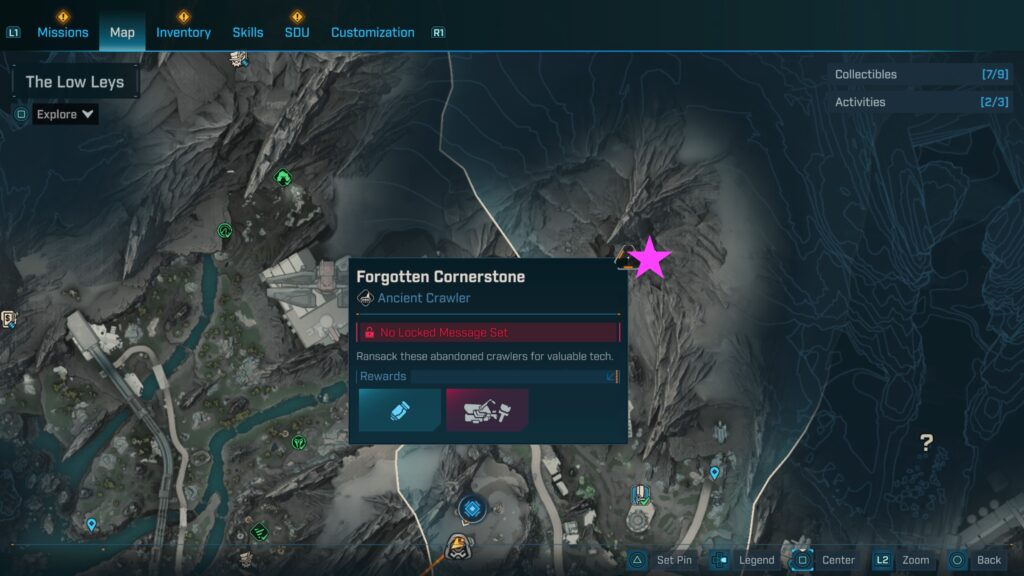Screen dimensions: 1024x576
Task: Select the blue canister reward icon
Action: pyautogui.click(x=400, y=410)
